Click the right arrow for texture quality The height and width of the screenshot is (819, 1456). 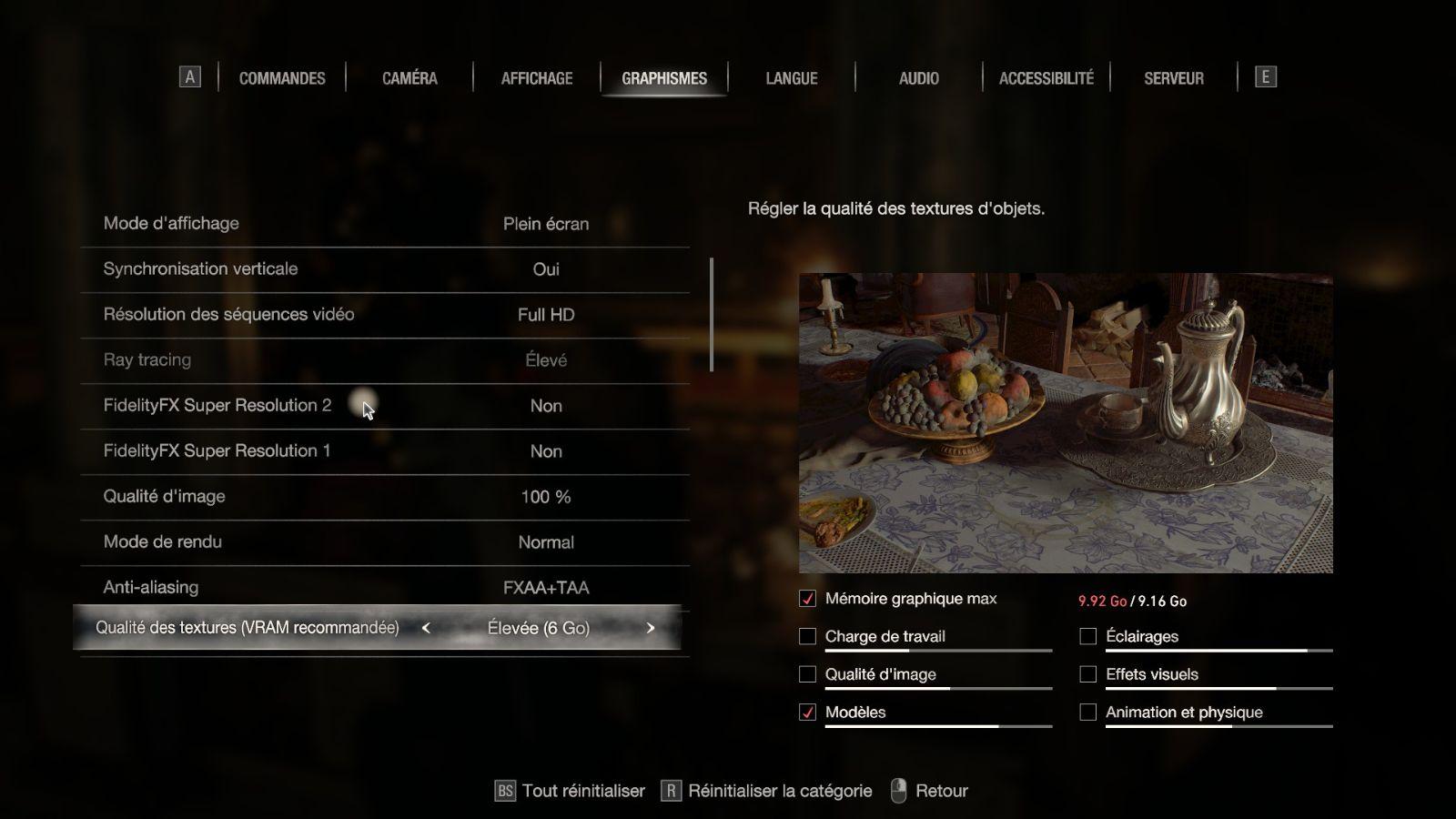coord(651,628)
